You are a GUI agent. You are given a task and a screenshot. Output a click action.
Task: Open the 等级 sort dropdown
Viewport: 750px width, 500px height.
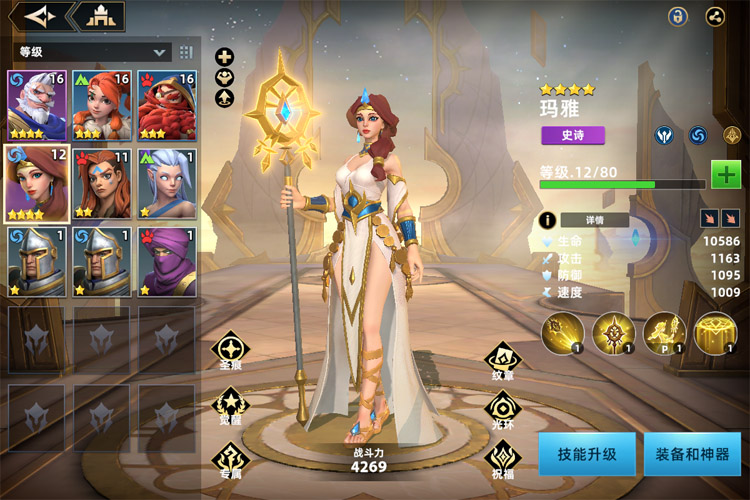90,52
